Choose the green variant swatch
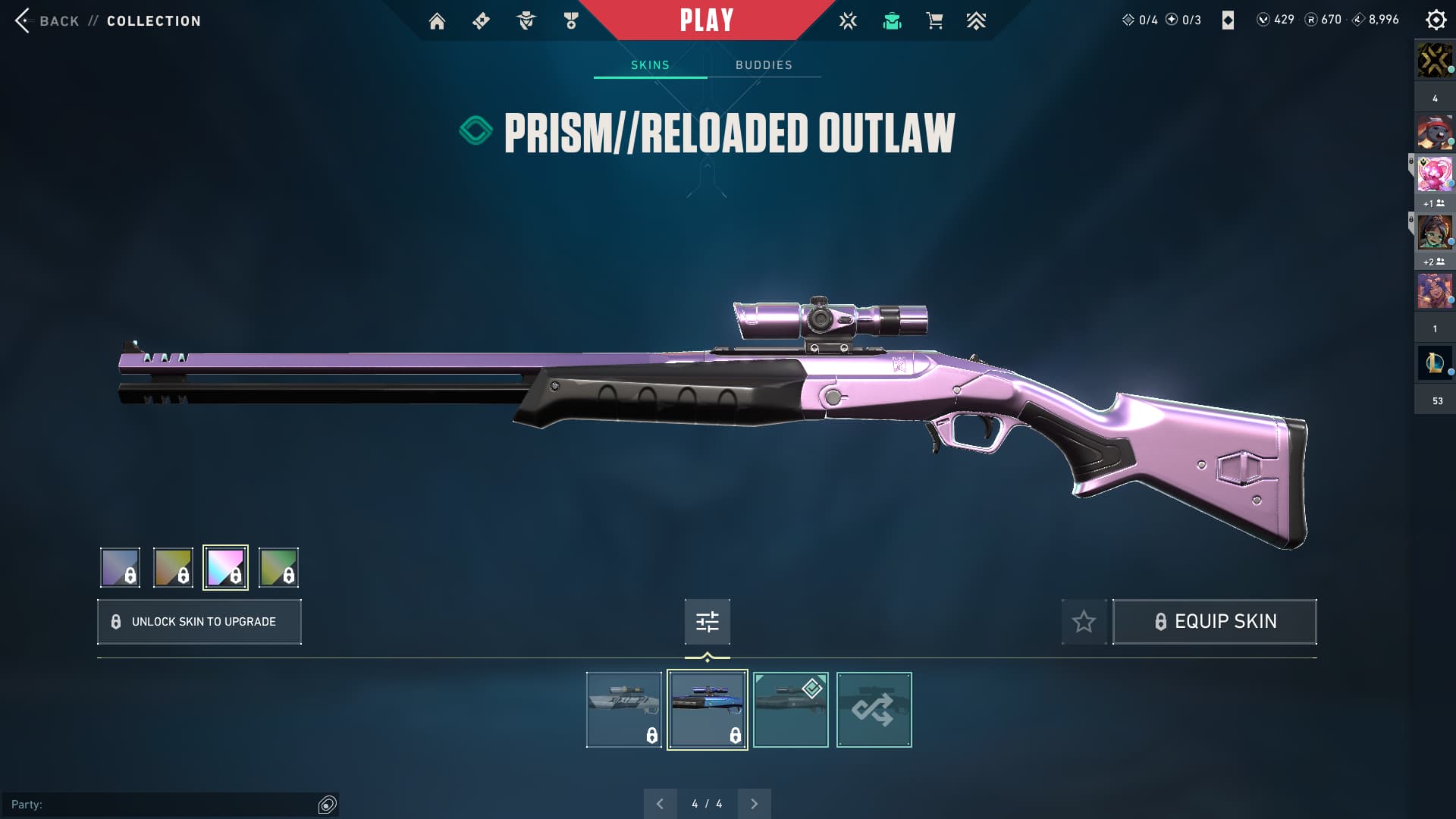Viewport: 1456px width, 819px height. point(278,567)
